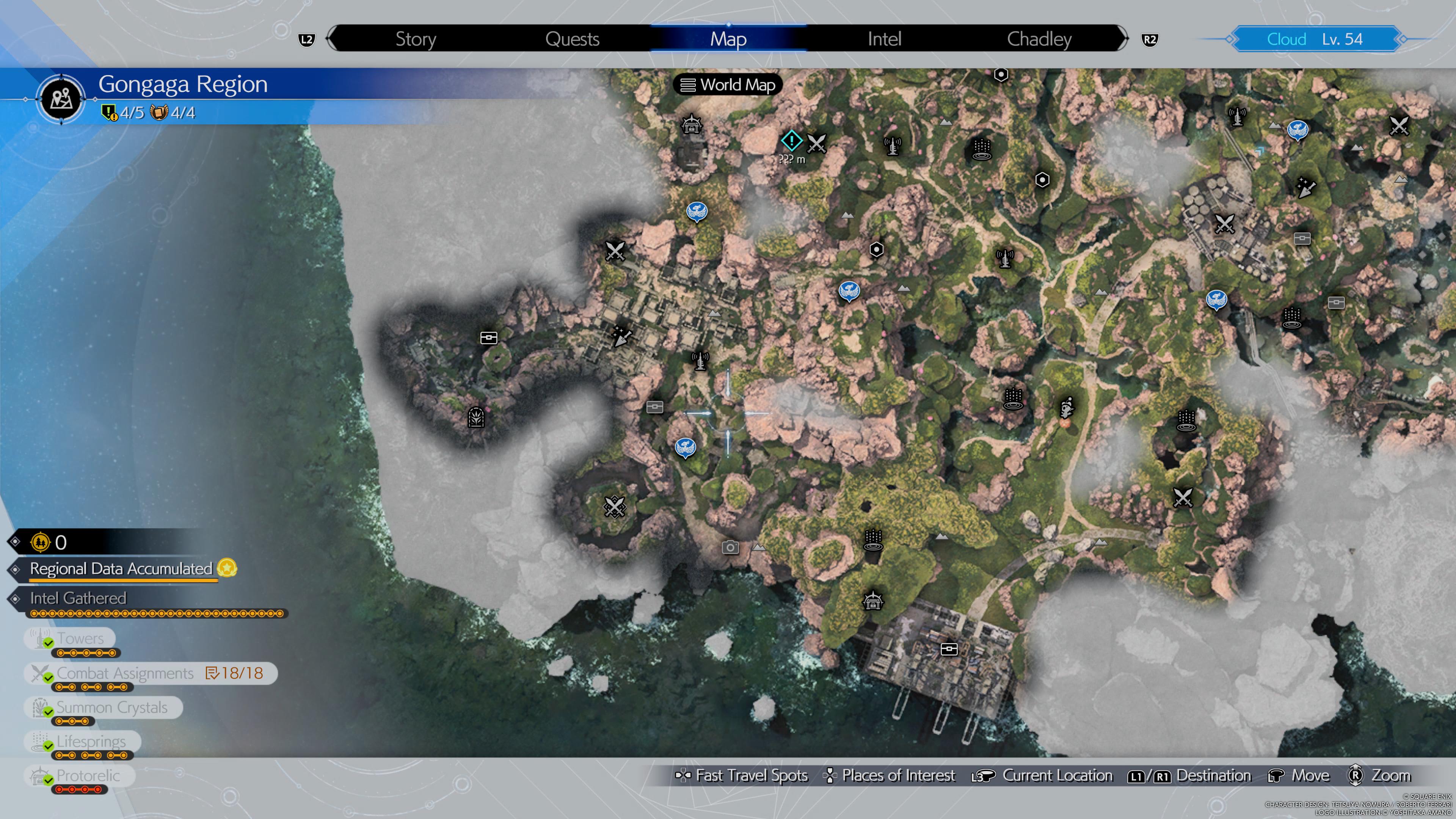Select the treasure chest icon on the western peninsula
Image resolution: width=1456 pixels, height=819 pixels.
pyautogui.click(x=488, y=337)
